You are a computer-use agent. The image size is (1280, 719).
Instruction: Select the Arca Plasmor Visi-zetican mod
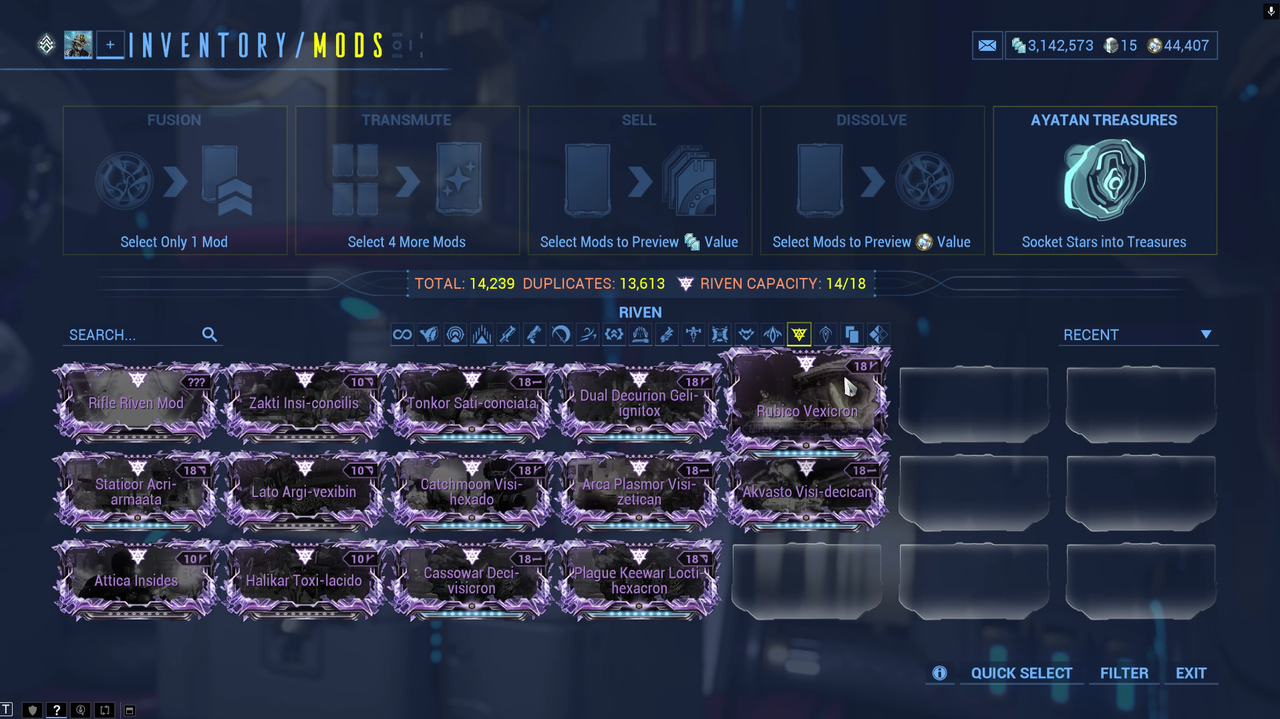pos(639,491)
